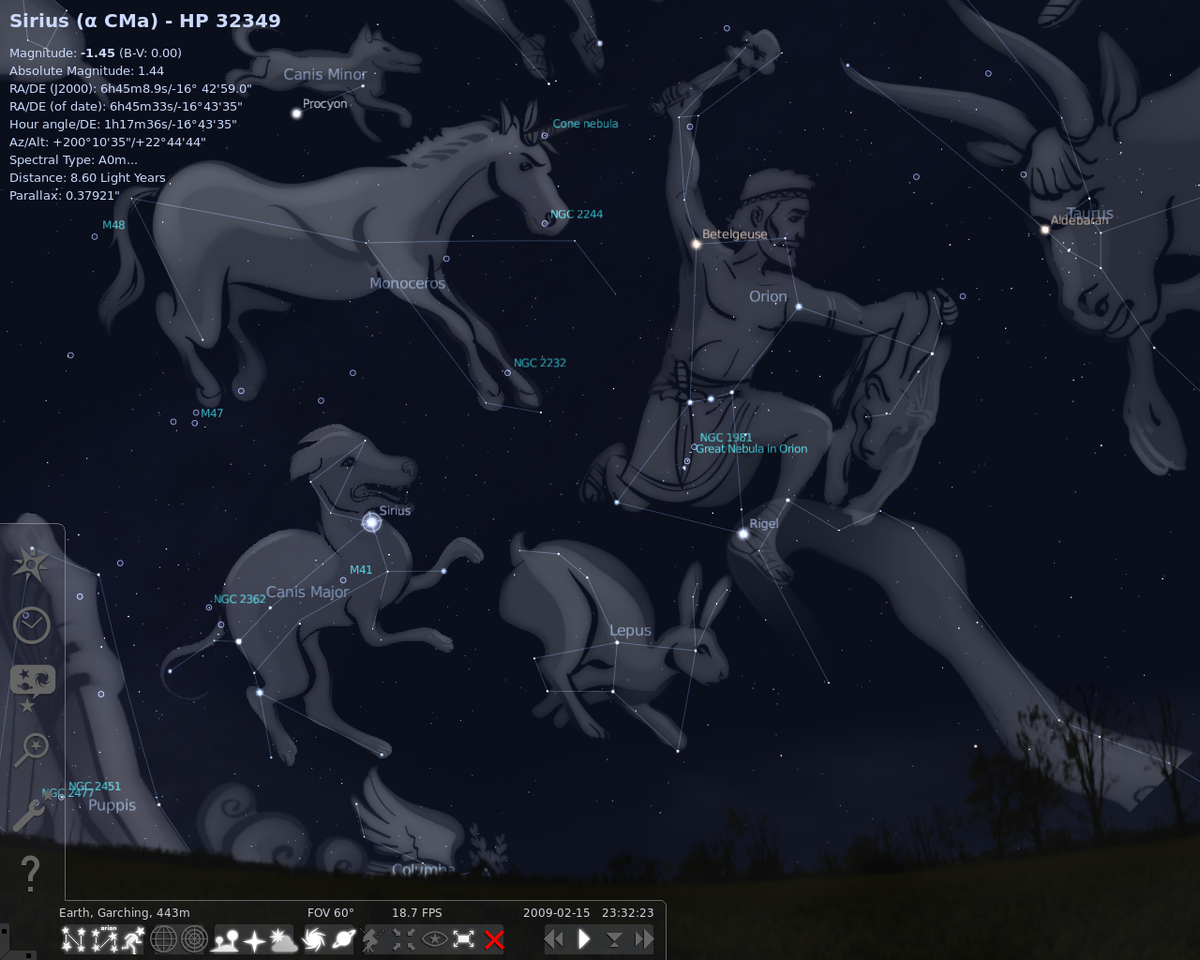
Task: Open the Help question mark window
Action: pyautogui.click(x=31, y=873)
